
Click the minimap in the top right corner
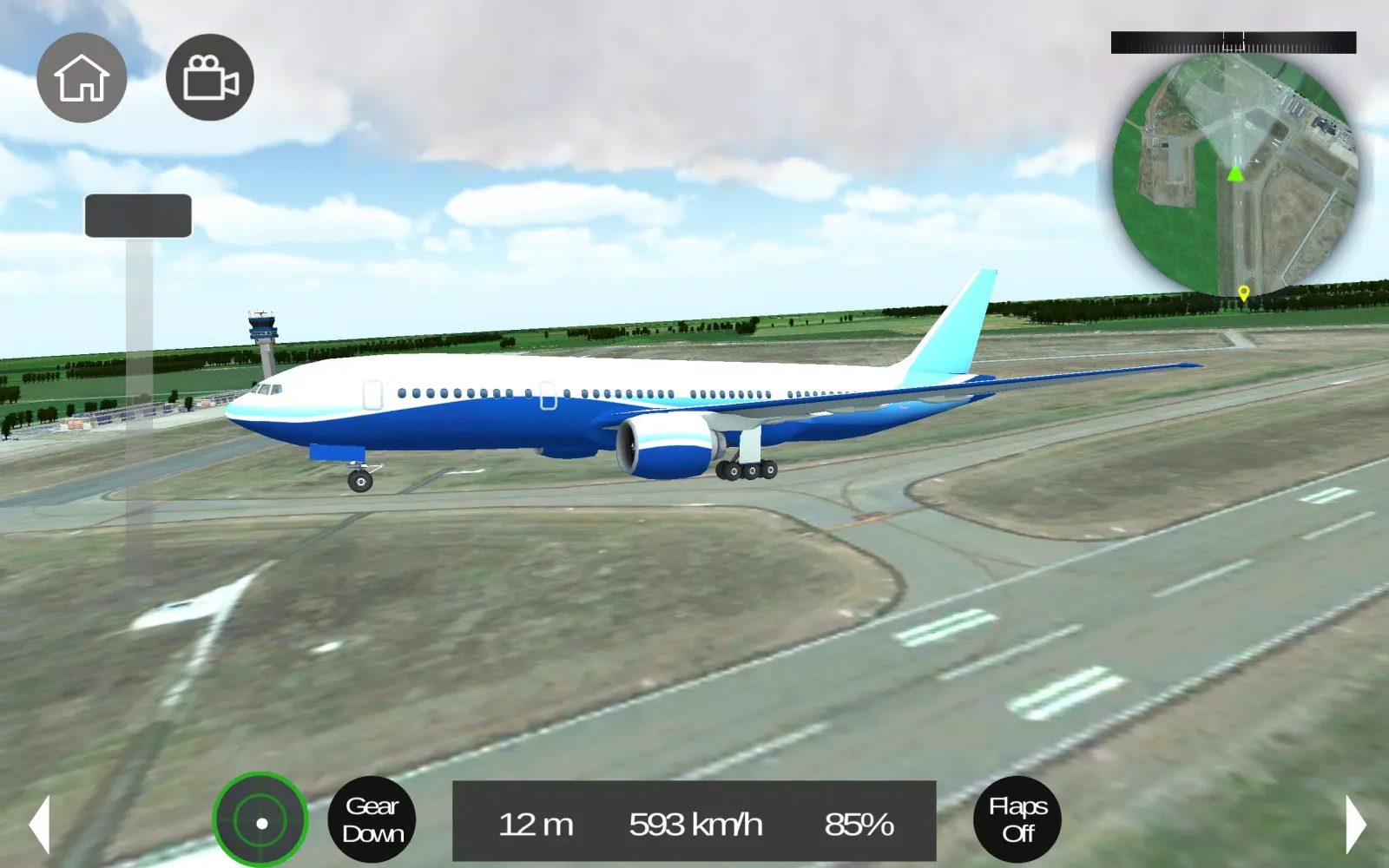1233,174
